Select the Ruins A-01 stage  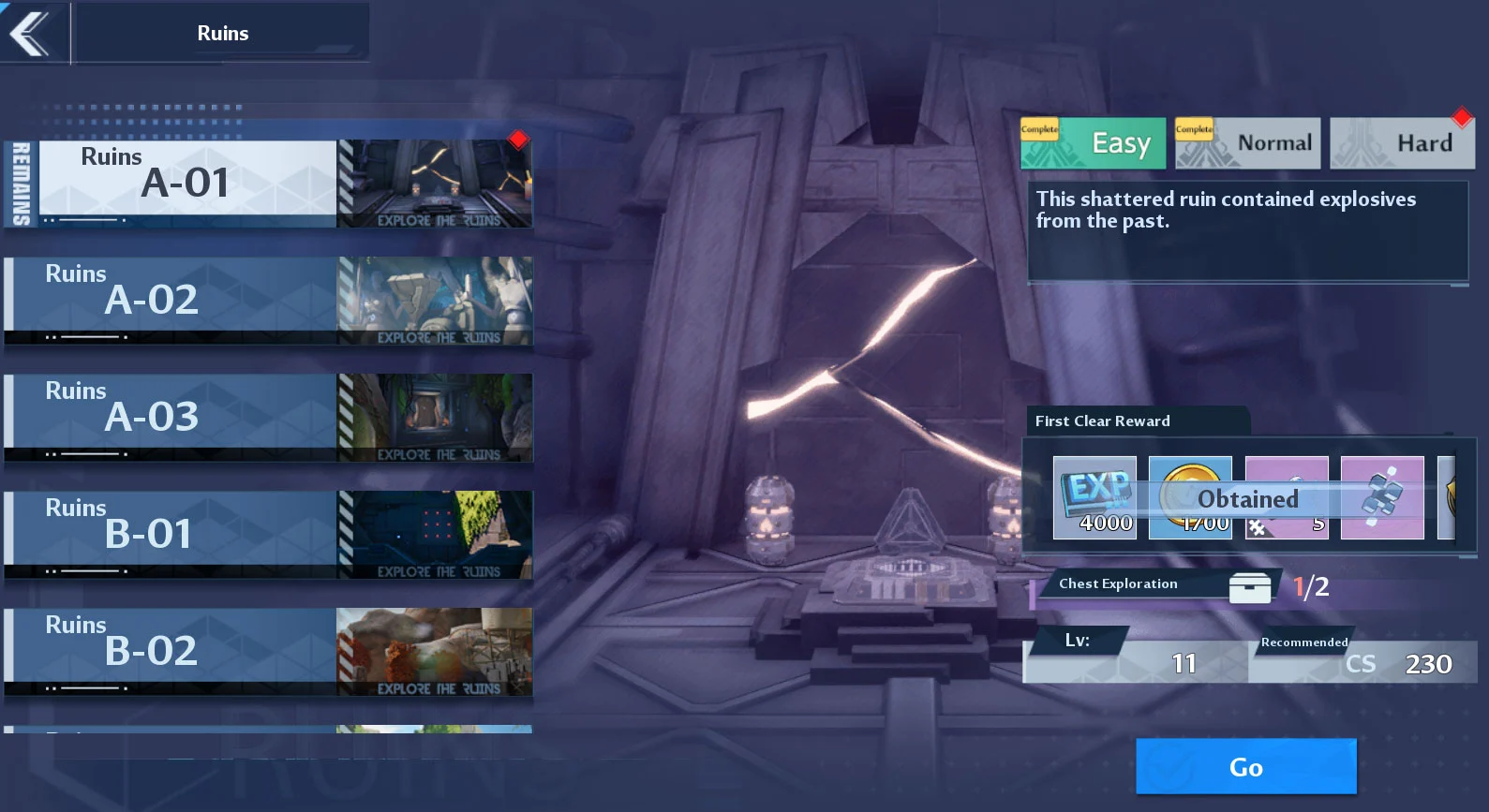(267, 184)
